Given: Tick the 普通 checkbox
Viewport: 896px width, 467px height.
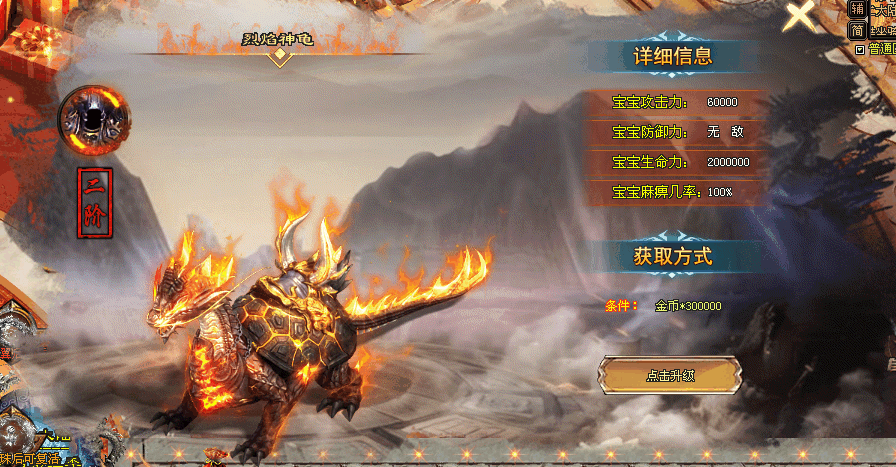Looking at the screenshot, I should [x=859, y=48].
